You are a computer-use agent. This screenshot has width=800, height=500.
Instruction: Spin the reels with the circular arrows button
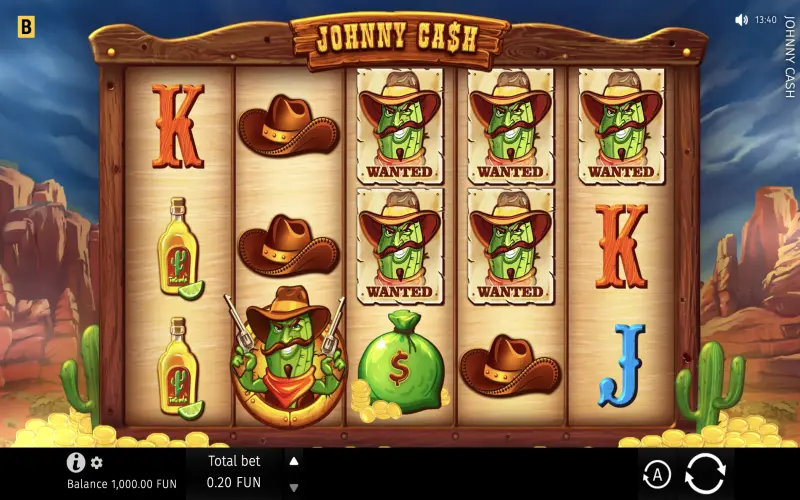coord(704,473)
